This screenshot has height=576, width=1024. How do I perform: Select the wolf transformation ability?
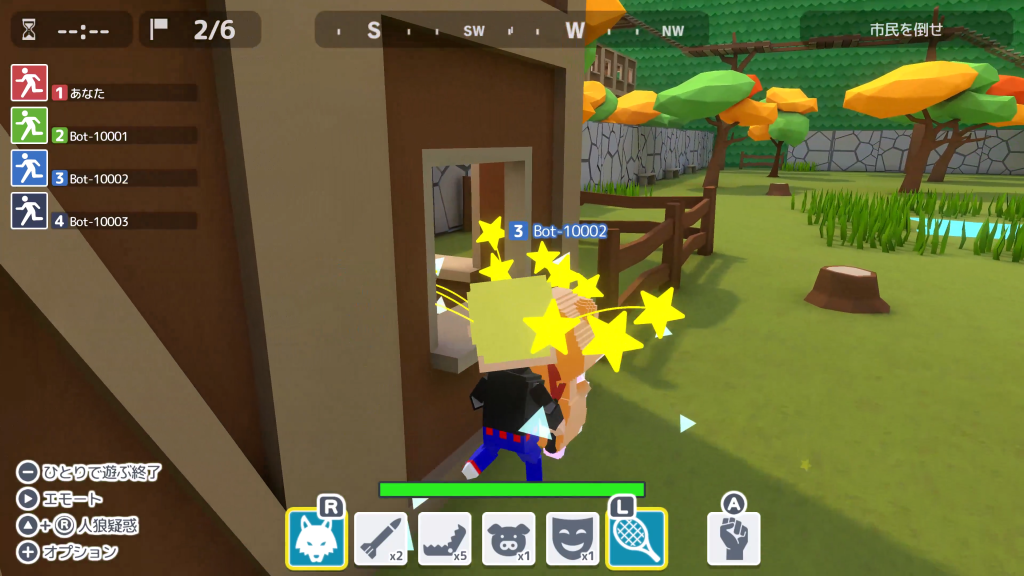[x=317, y=538]
